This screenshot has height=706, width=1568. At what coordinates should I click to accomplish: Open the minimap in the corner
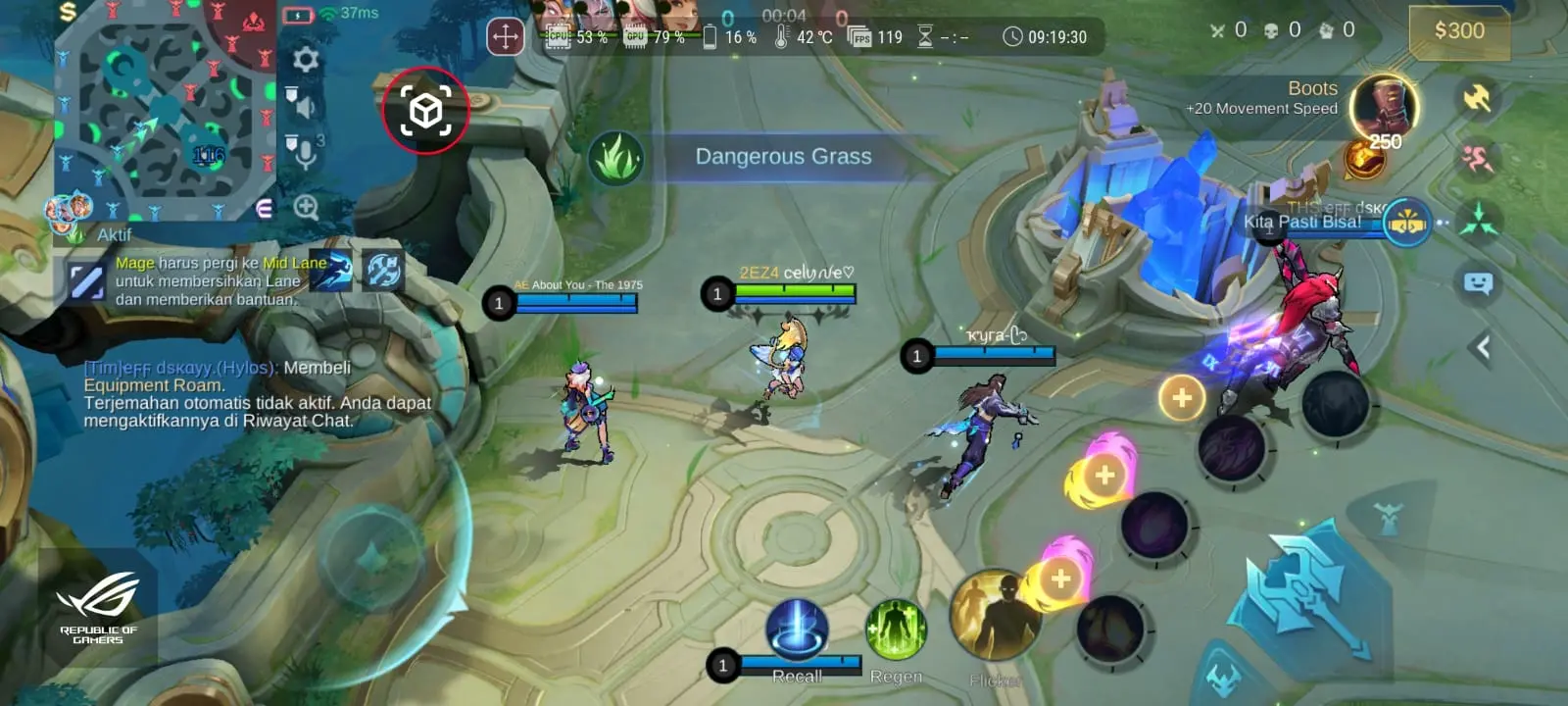click(x=164, y=108)
